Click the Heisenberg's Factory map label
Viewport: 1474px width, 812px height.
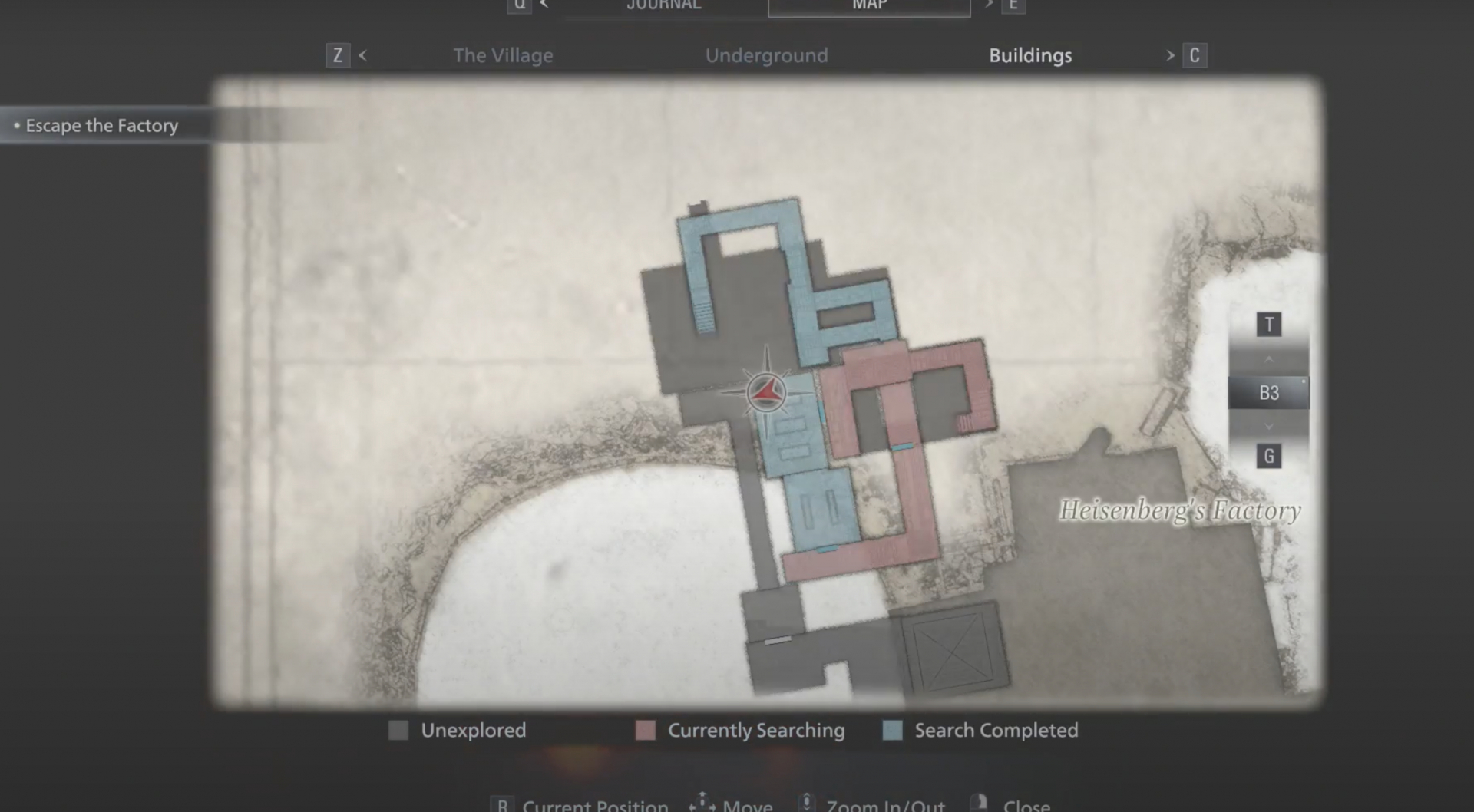coord(1179,510)
